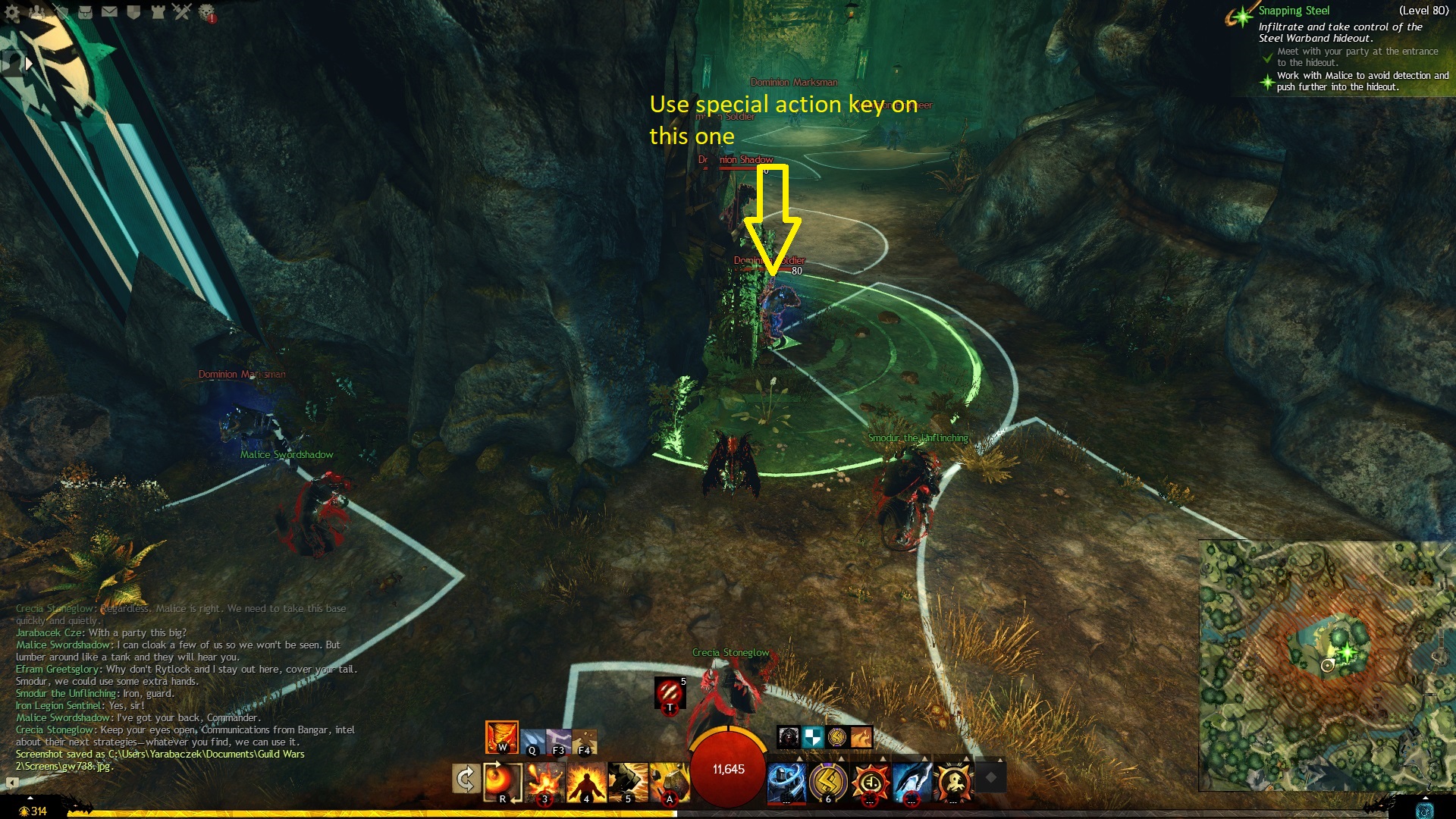Open the guild shield panel
The width and height of the screenshot is (1456, 819).
133,12
